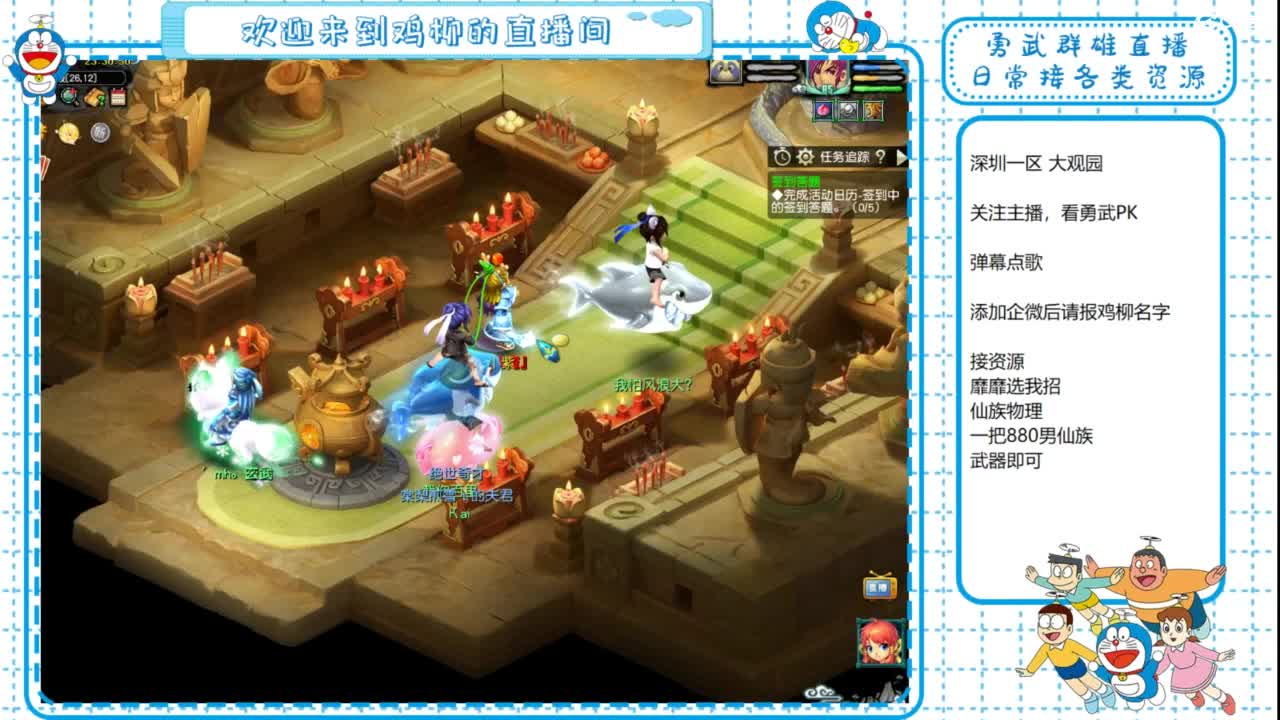1280x720 pixels.
Task: Click the alarm clock icon on the task tracker
Action: pyautogui.click(x=782, y=156)
